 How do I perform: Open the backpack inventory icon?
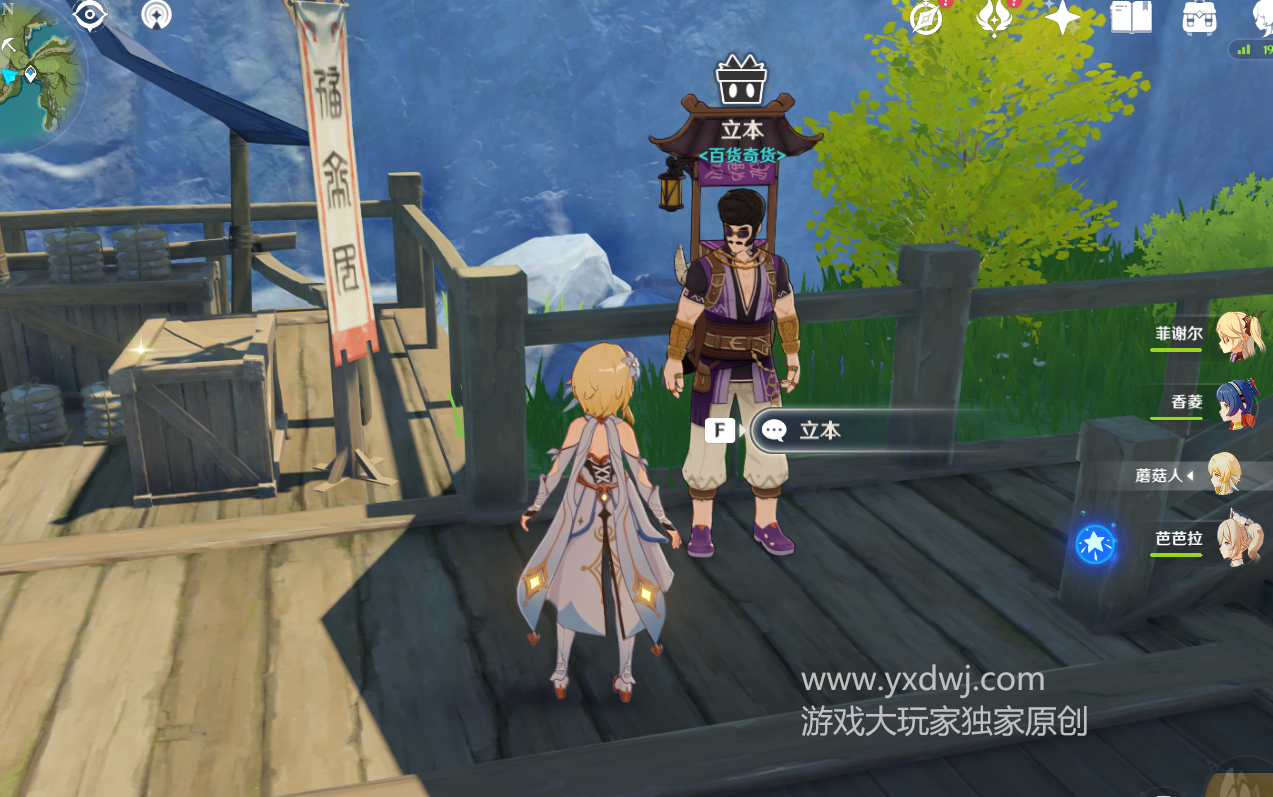click(x=1198, y=18)
